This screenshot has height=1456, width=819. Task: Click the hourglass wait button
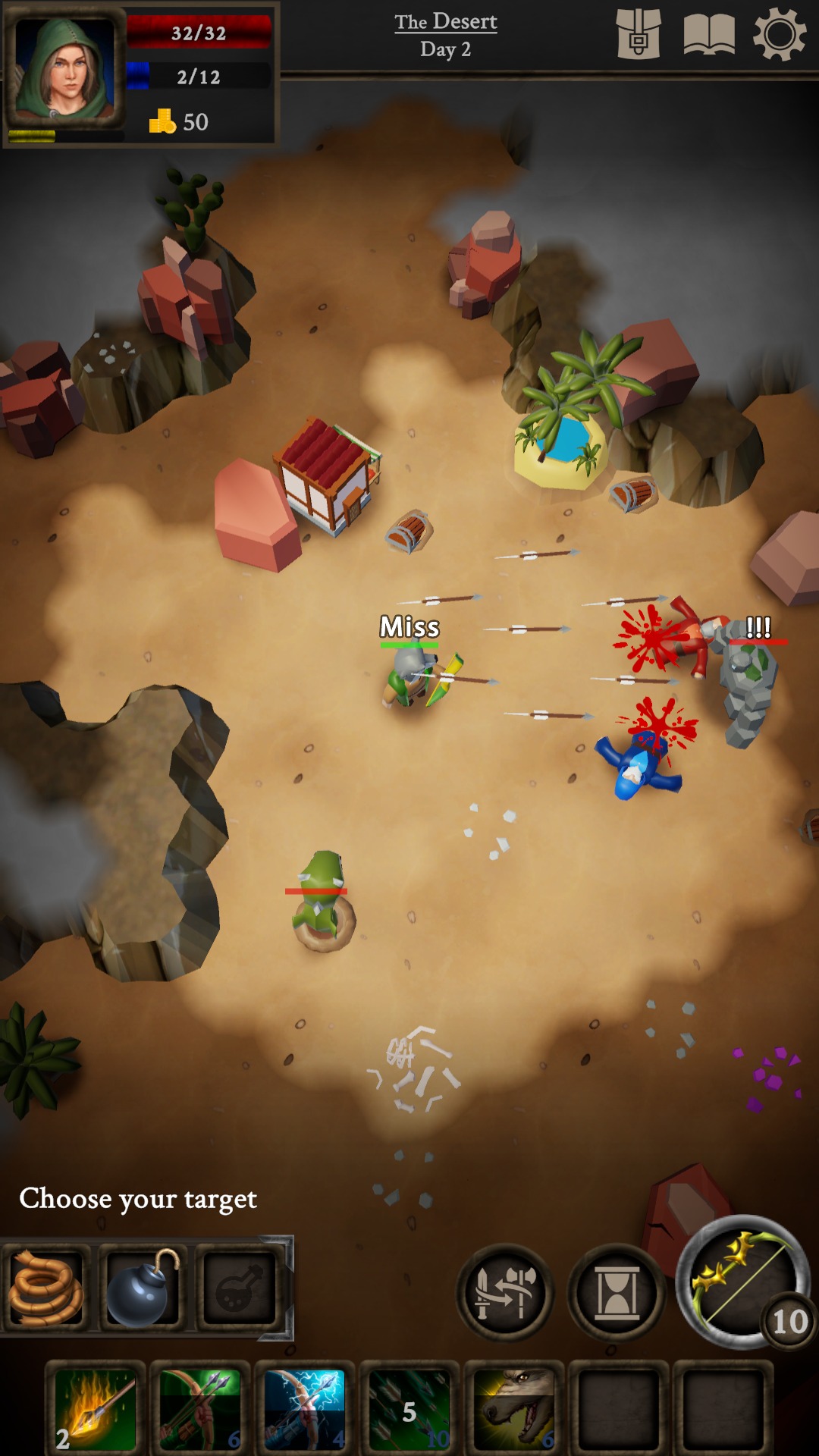617,1292
